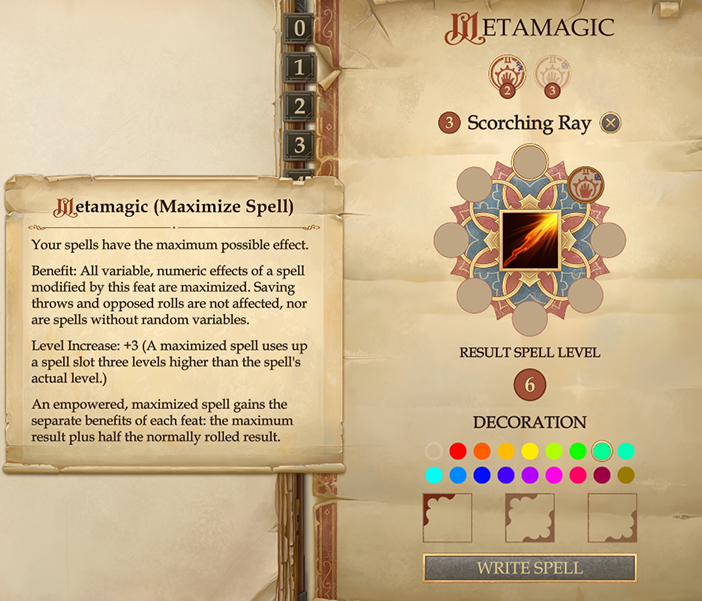The image size is (702, 601).
Task: Click the applied Maximize feat in the spell wheel
Action: click(585, 184)
